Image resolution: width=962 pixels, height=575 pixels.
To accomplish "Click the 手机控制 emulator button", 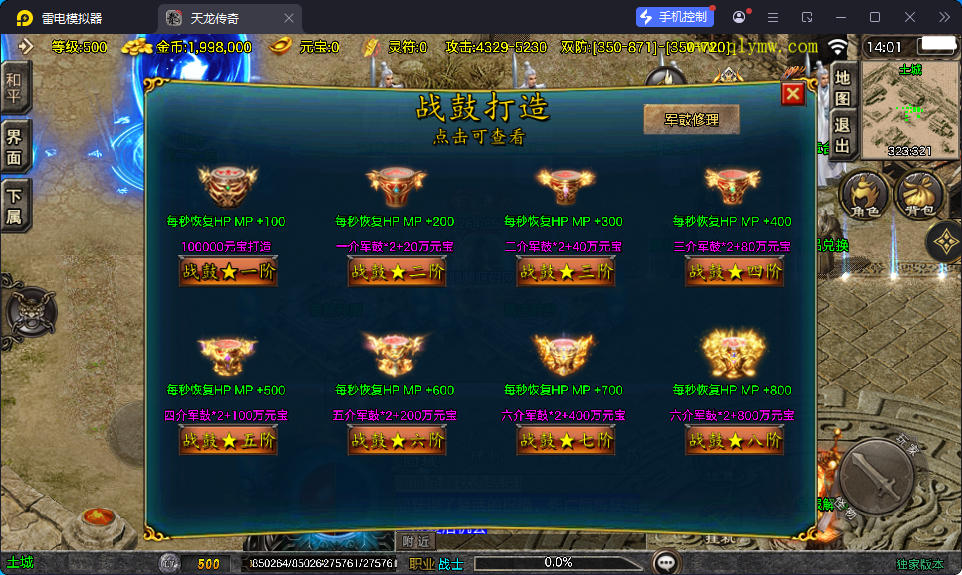I will point(674,17).
